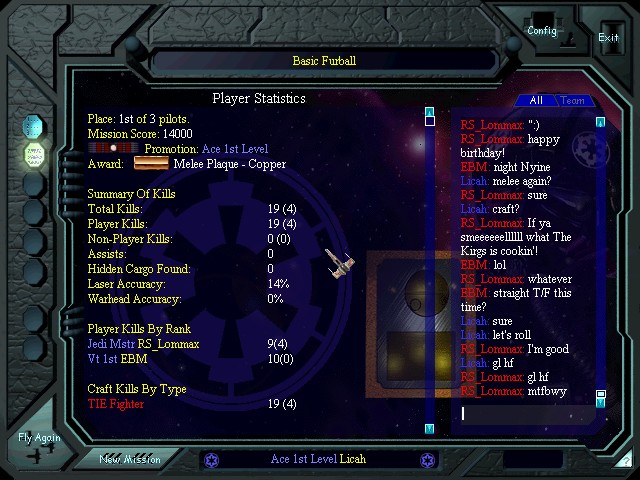640x480 pixels.
Task: Click the lit green side-panel button
Action: click(x=33, y=154)
